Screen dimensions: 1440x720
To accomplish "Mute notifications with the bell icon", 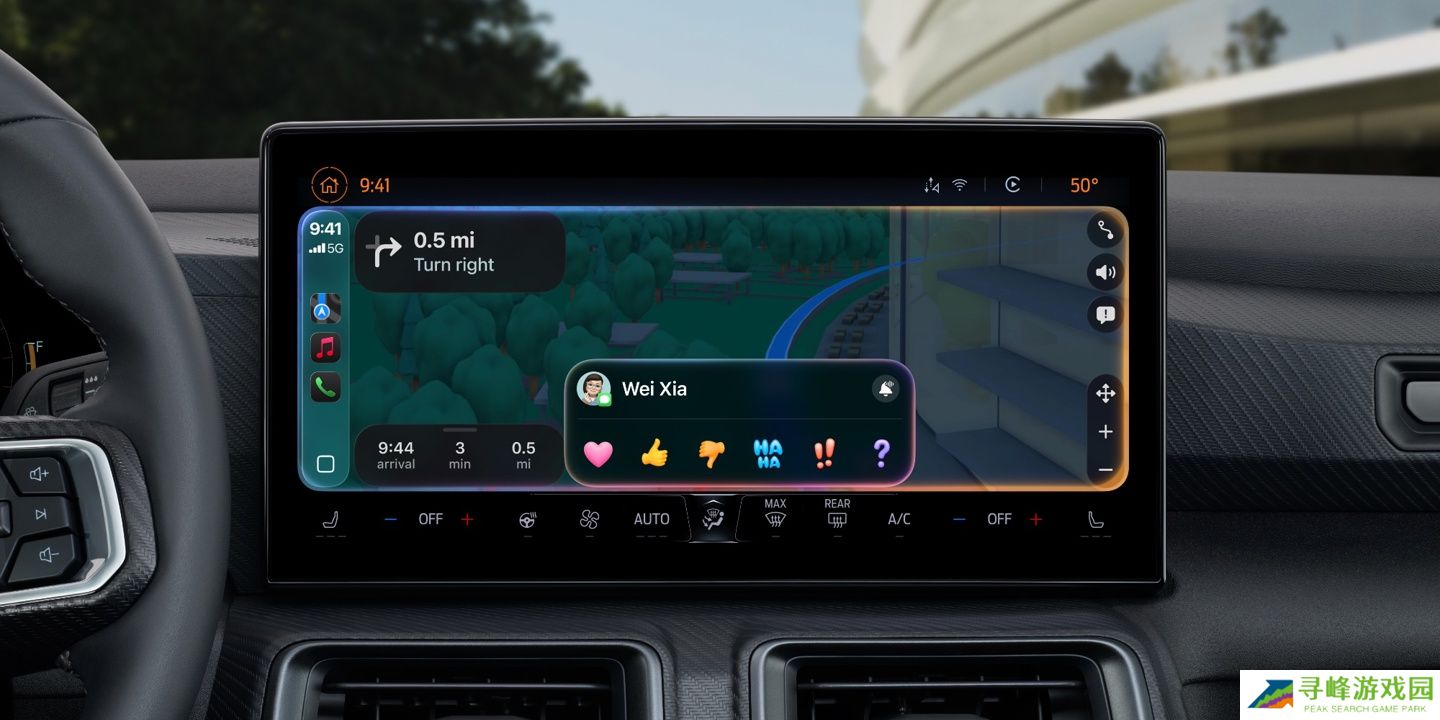I will click(885, 389).
